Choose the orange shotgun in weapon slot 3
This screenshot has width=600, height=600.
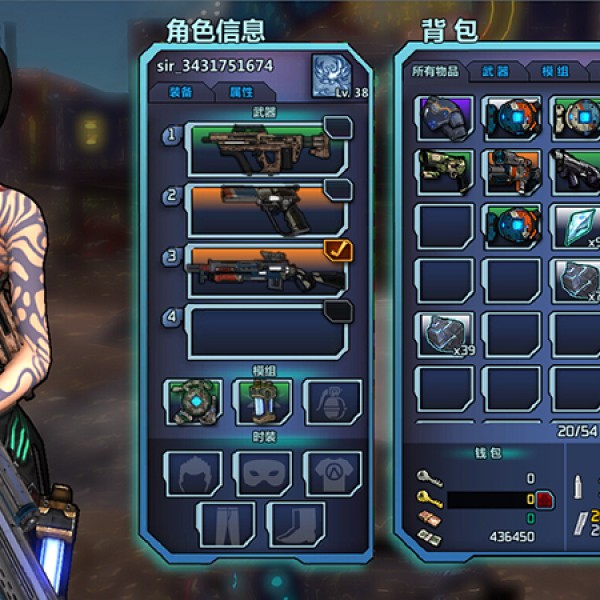point(267,270)
